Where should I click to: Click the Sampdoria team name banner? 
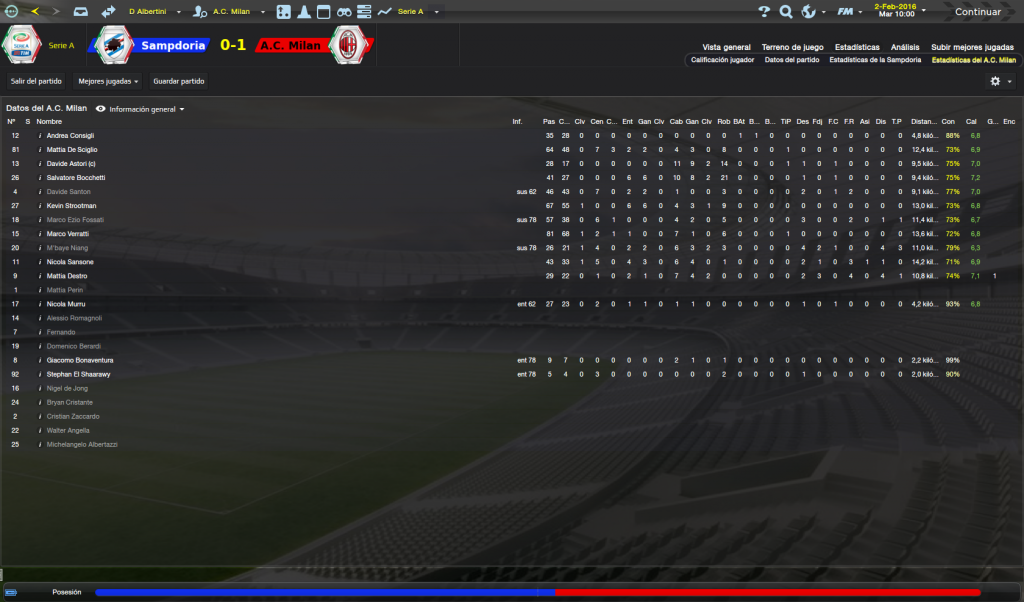[x=173, y=45]
